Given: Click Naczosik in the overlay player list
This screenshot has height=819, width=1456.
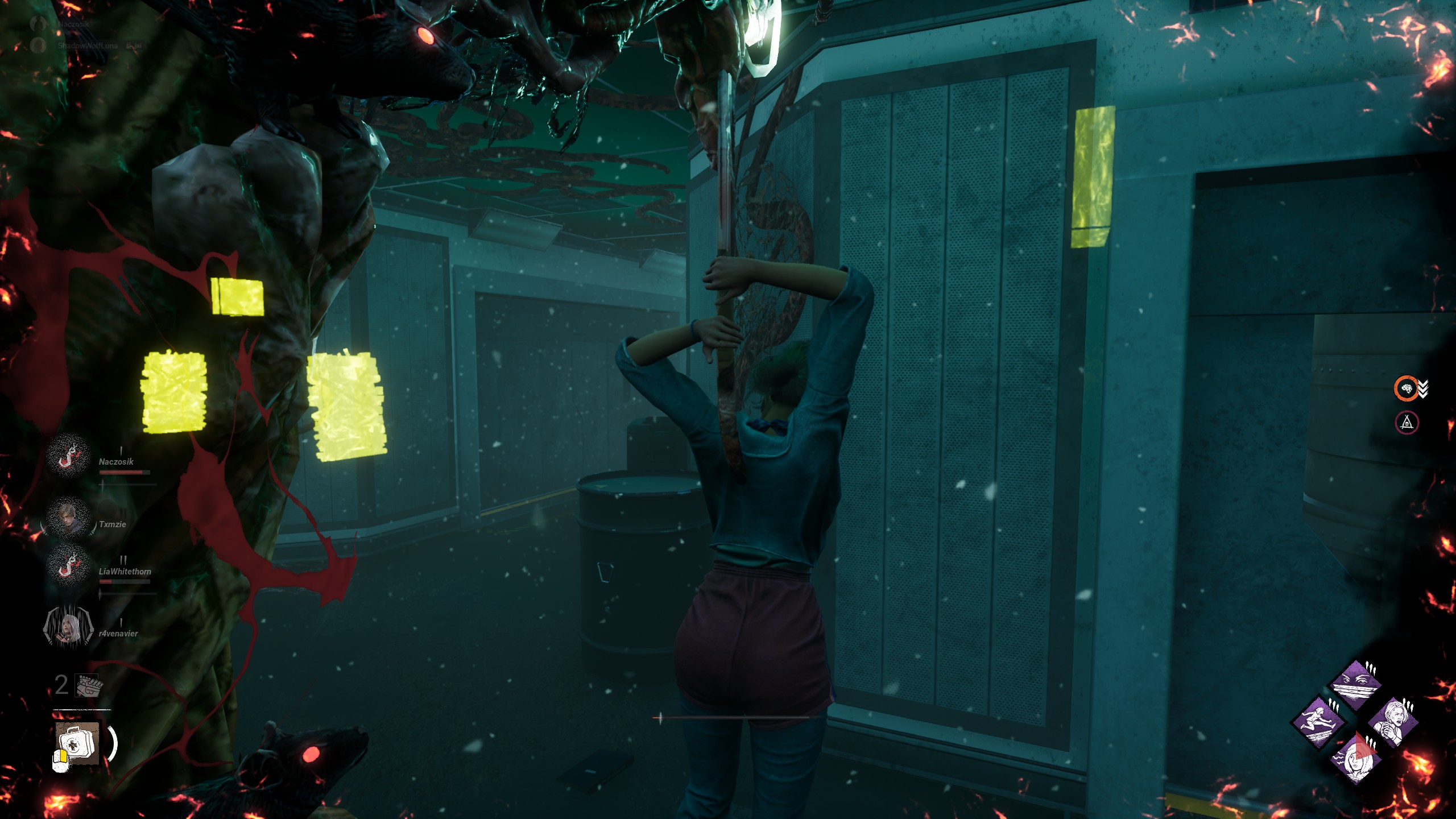Looking at the screenshot, I should point(73,24).
